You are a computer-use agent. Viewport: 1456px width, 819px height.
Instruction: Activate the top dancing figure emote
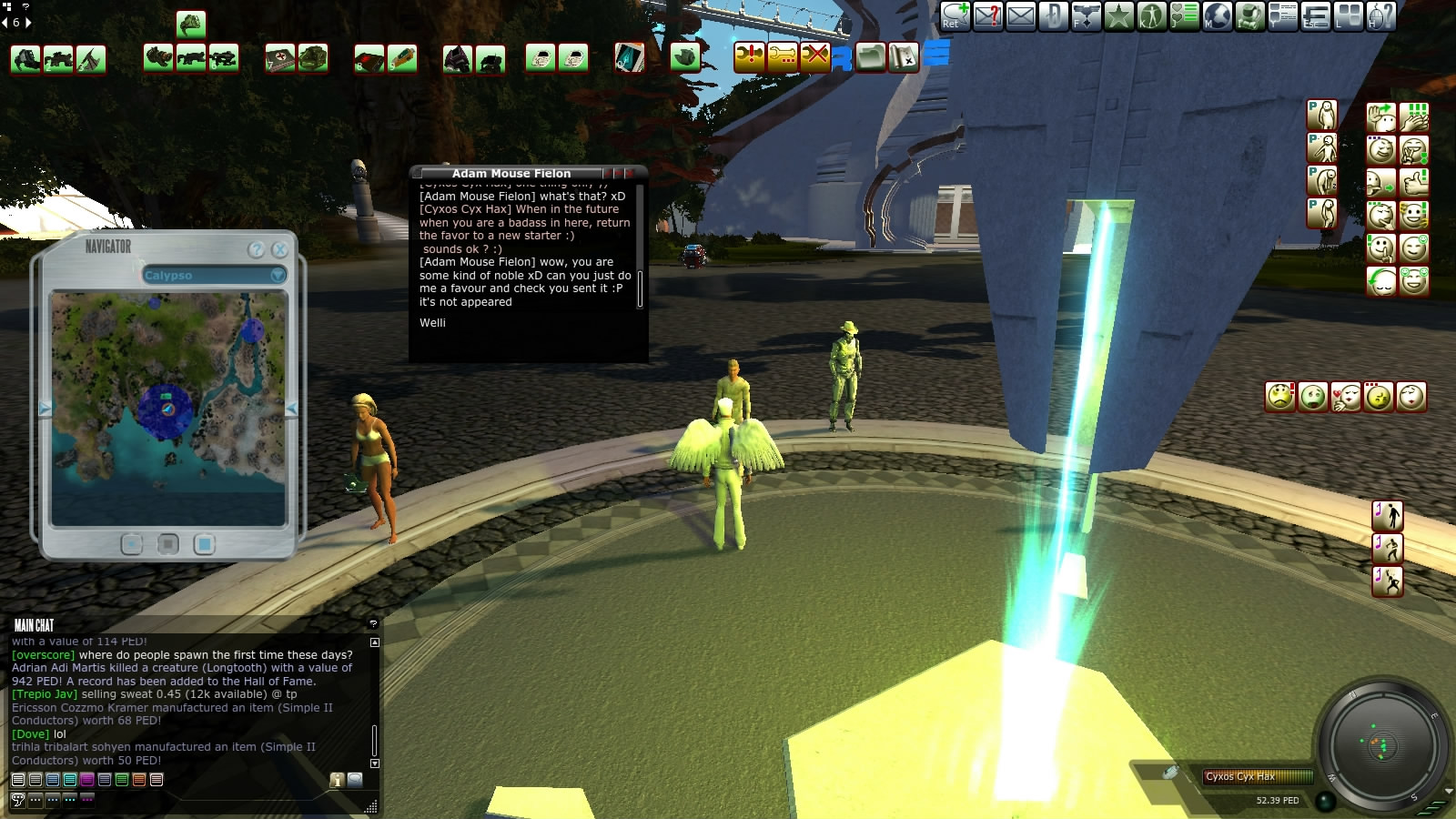click(1387, 515)
